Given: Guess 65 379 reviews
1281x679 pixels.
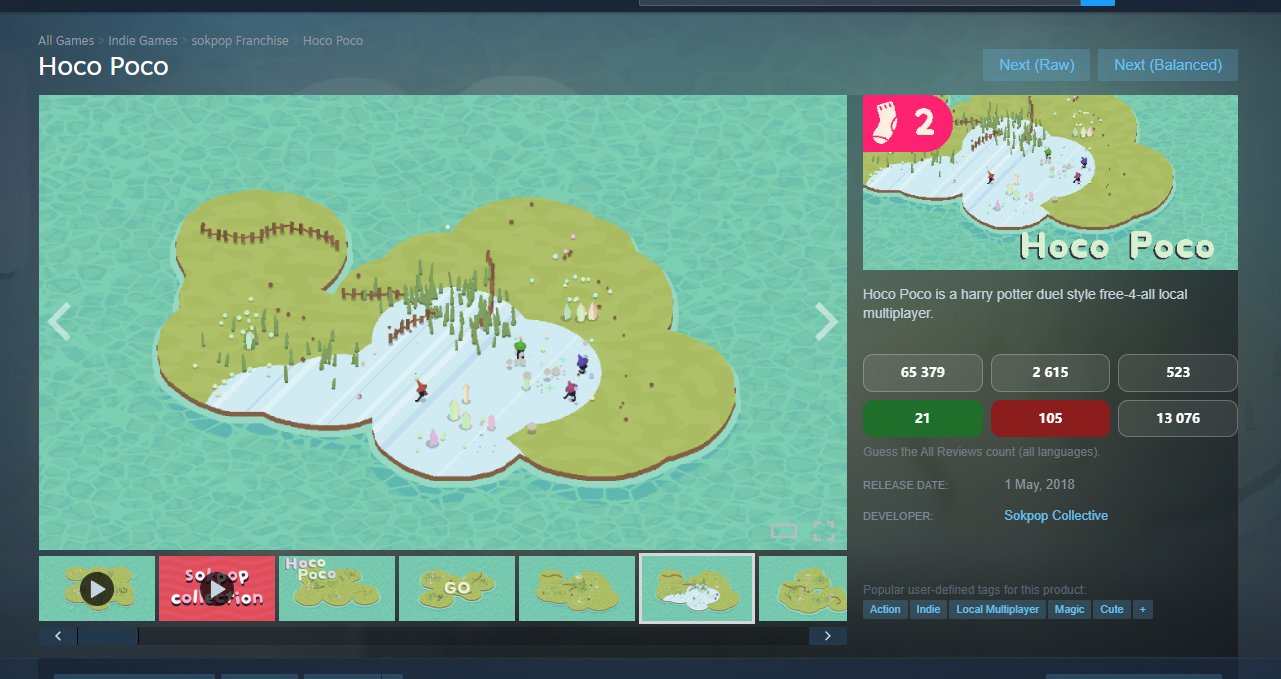Looking at the screenshot, I should click(923, 372).
